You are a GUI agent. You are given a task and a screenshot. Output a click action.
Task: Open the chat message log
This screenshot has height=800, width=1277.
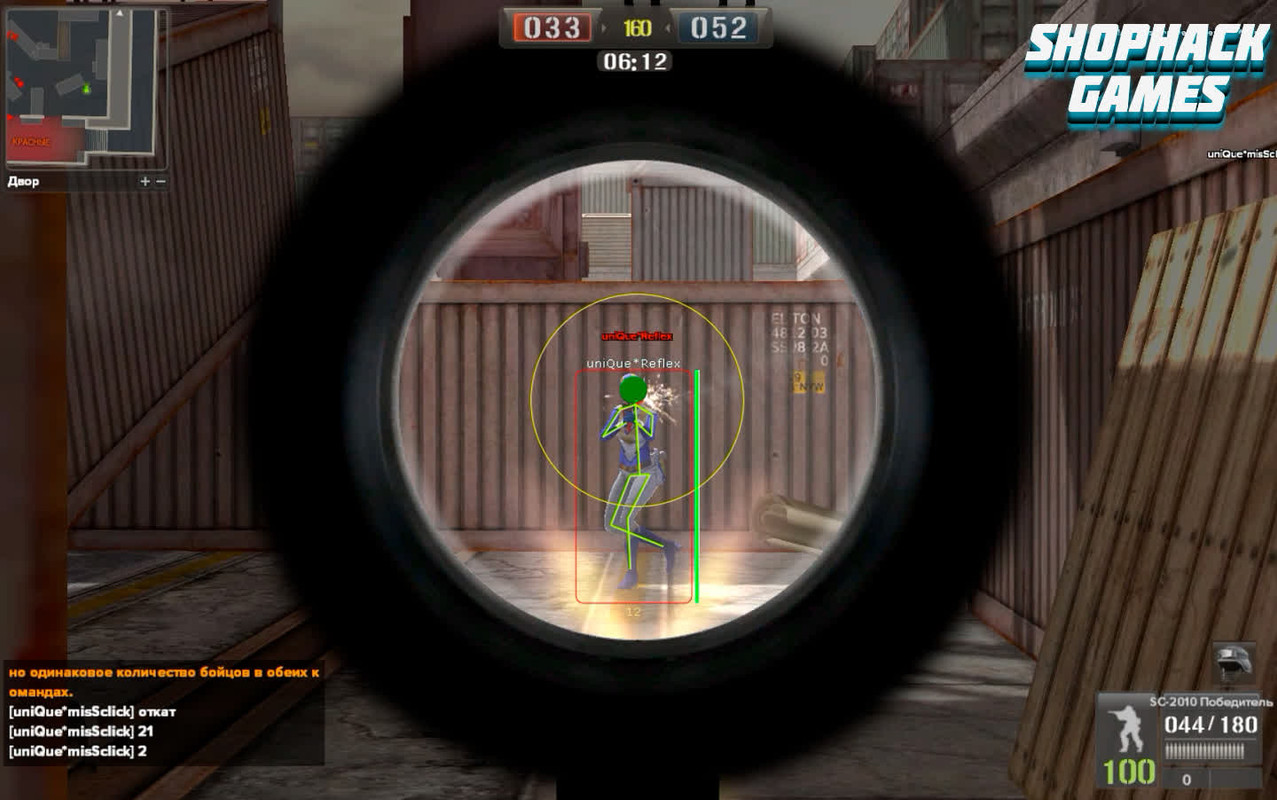[x=164, y=711]
